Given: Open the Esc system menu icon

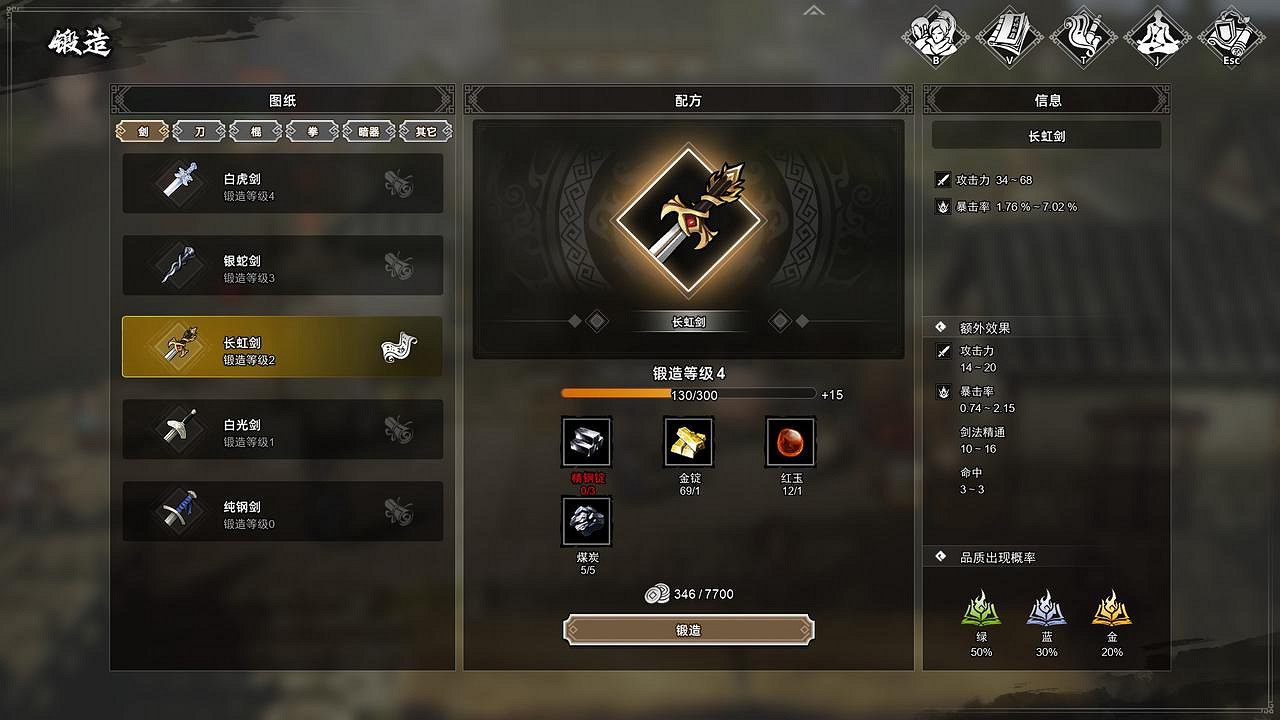Looking at the screenshot, I should tap(1232, 35).
